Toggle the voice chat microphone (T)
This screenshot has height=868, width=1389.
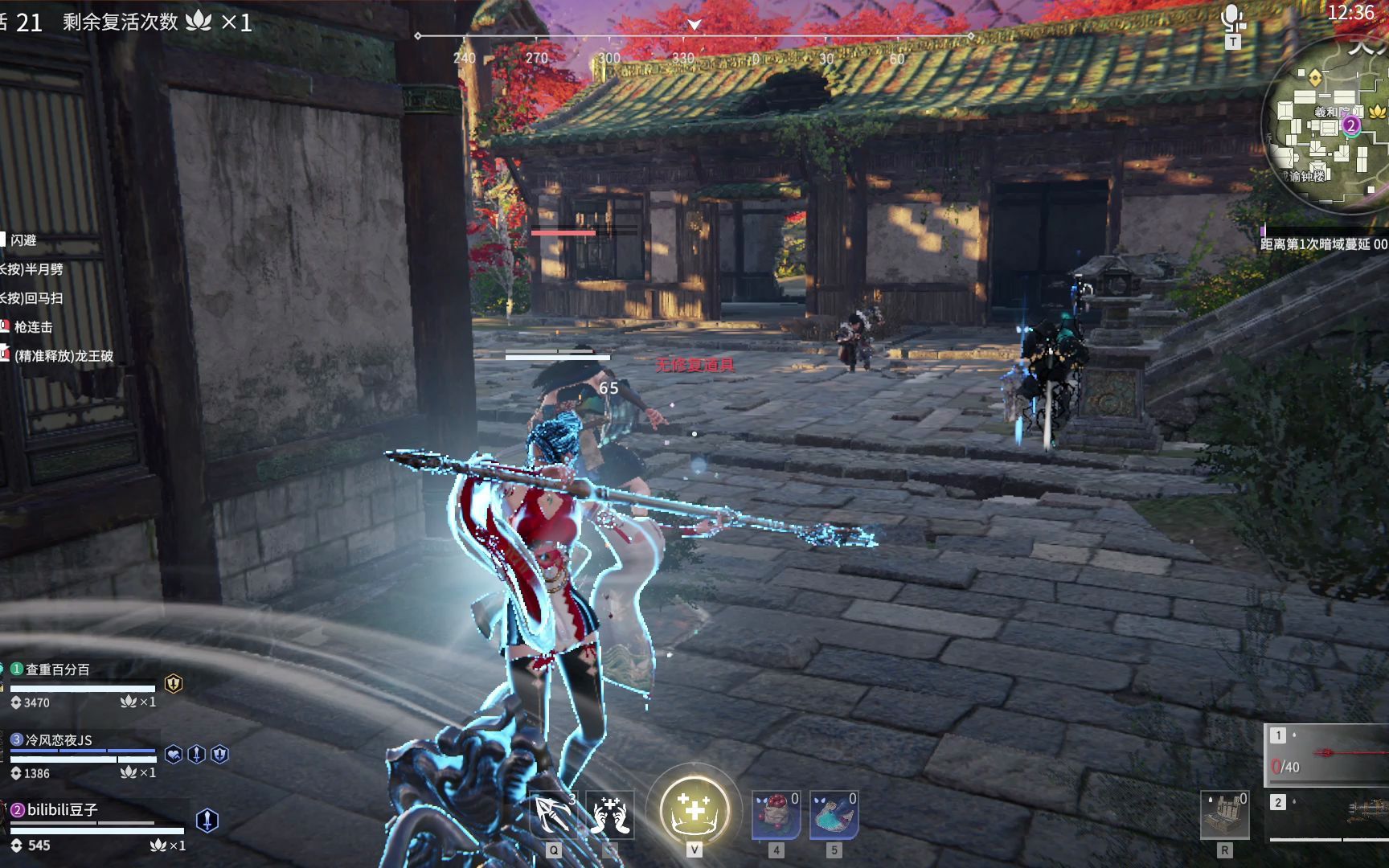point(1232,14)
